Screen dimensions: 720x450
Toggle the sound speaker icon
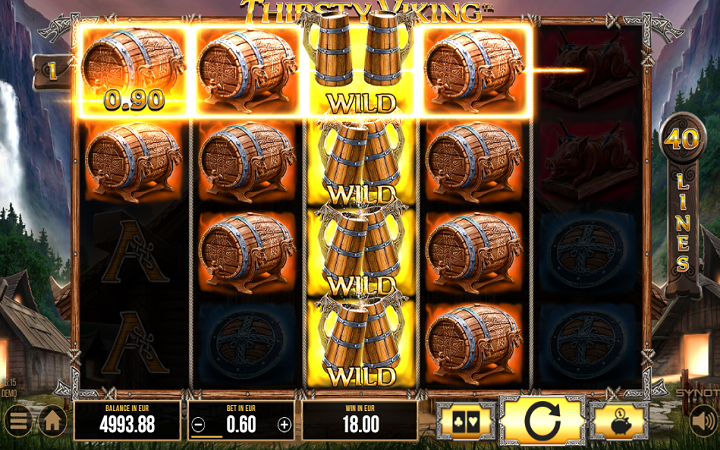point(702,421)
